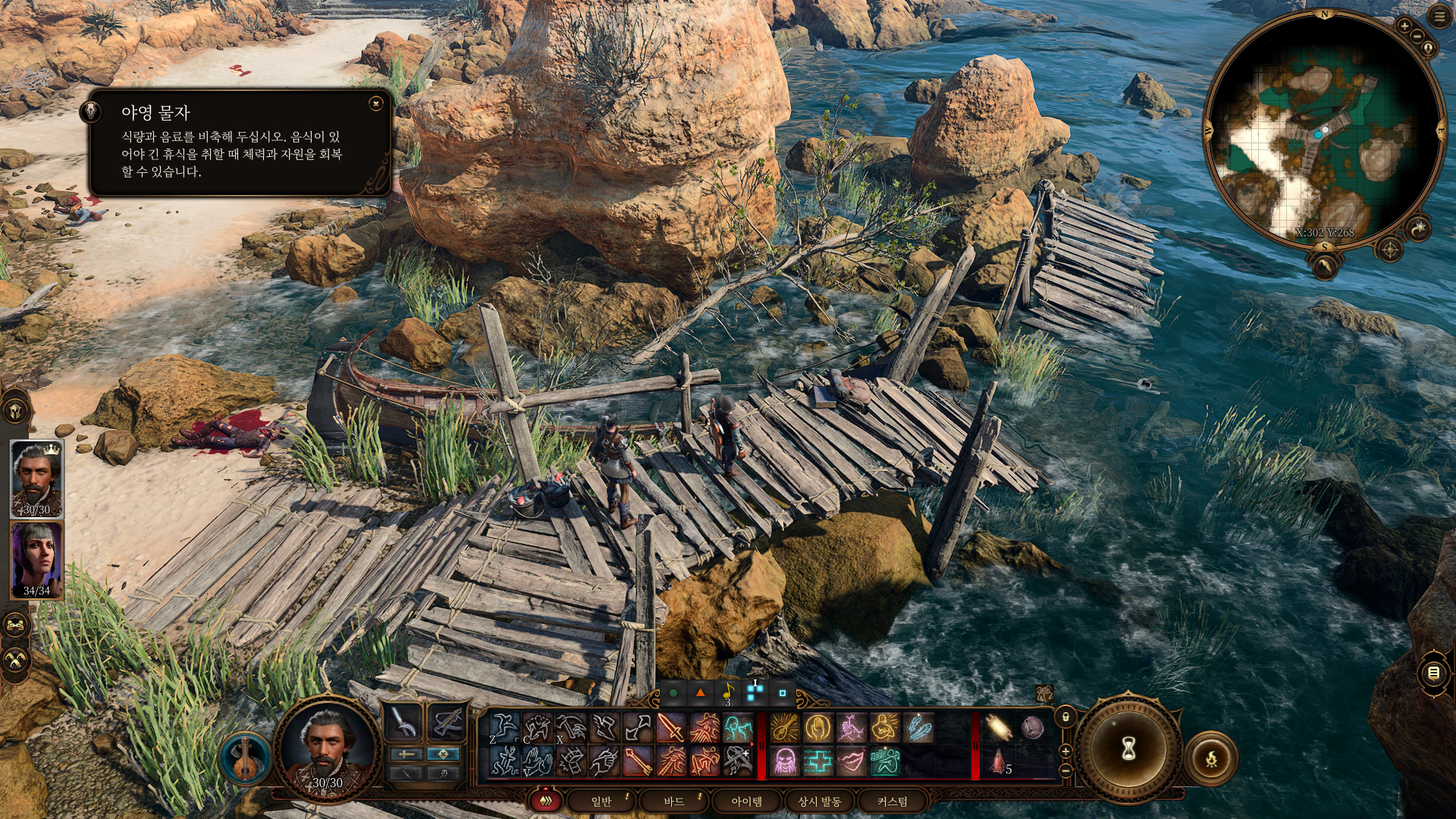Open the circular minimap
The width and height of the screenshot is (1456, 819).
(x=1323, y=130)
